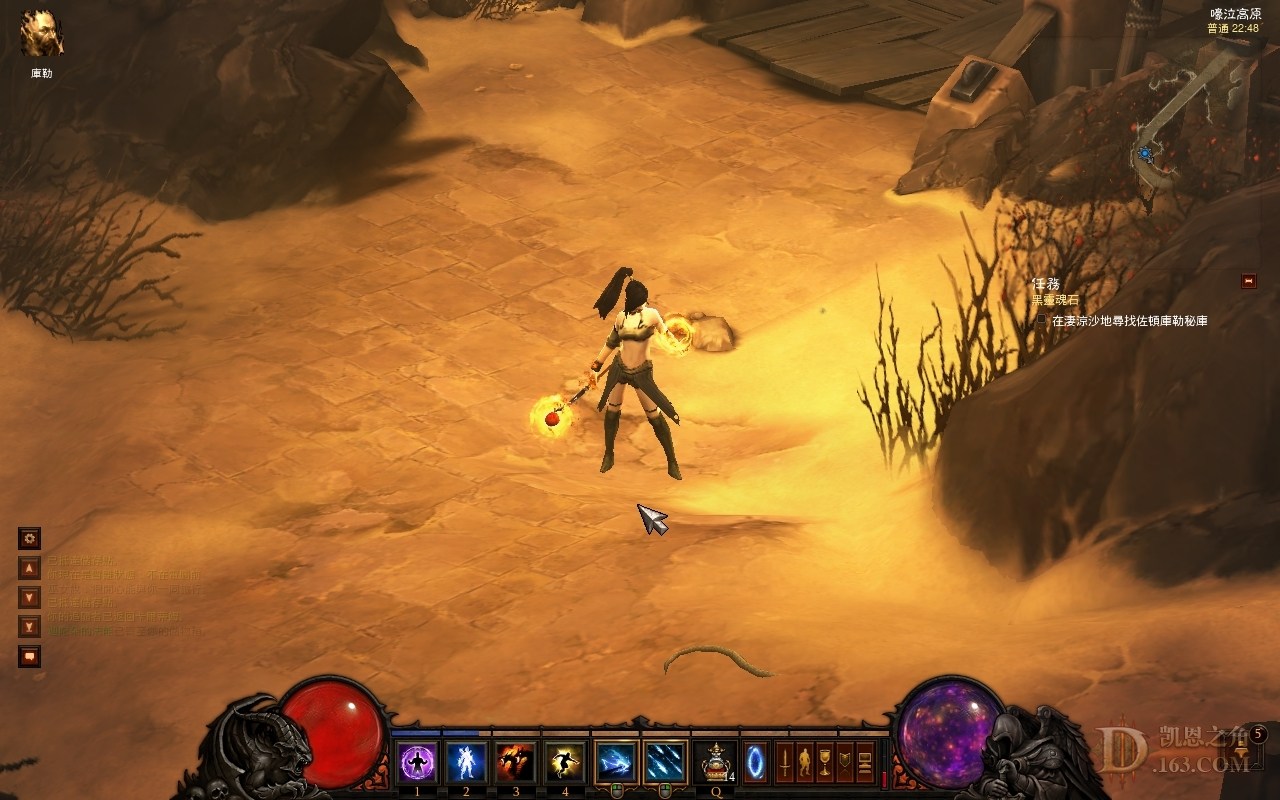Select the right mouse button ice shards skill
This screenshot has width=1280, height=800.
click(665, 762)
